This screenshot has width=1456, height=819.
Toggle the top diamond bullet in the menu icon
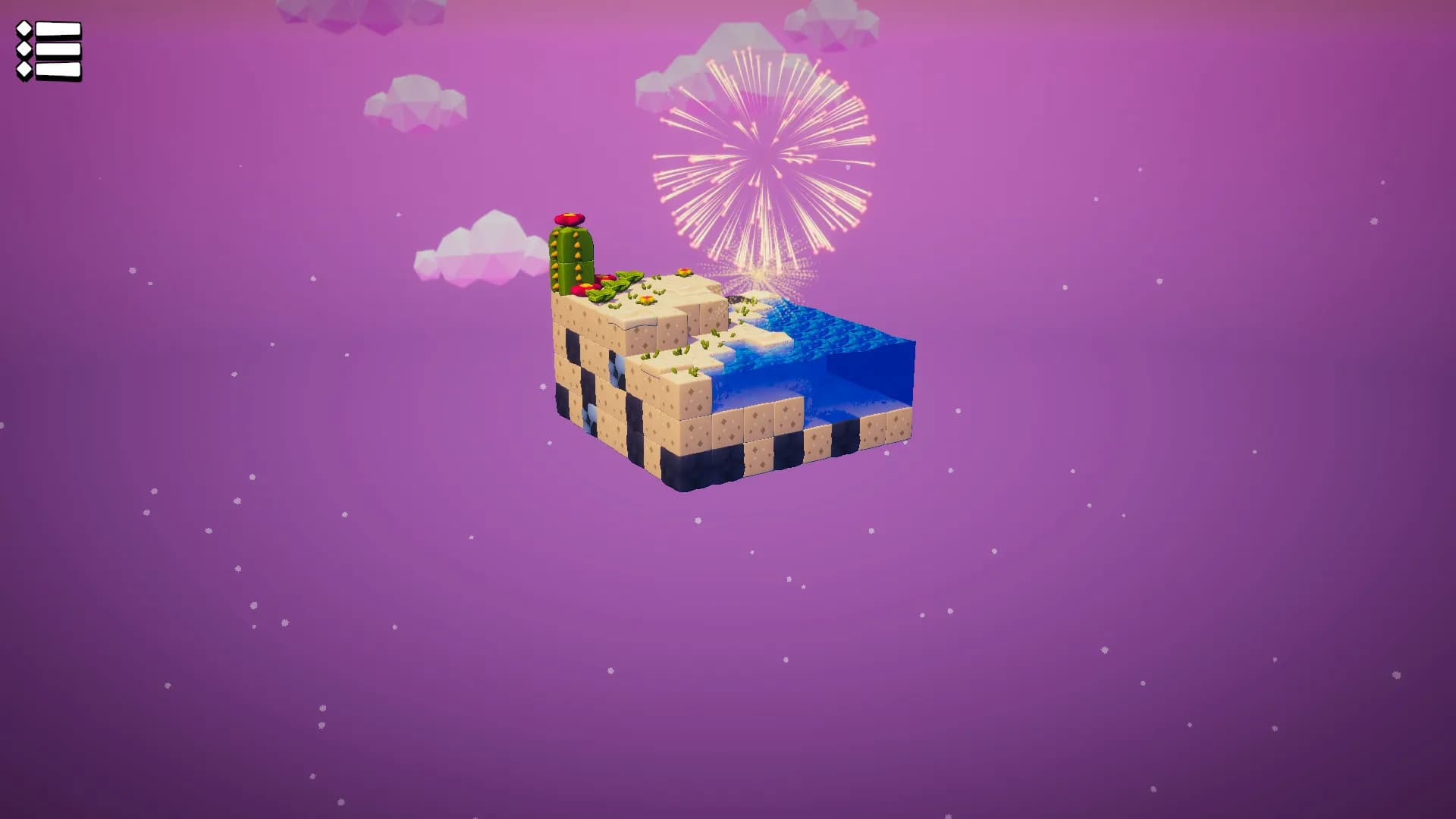click(x=24, y=29)
